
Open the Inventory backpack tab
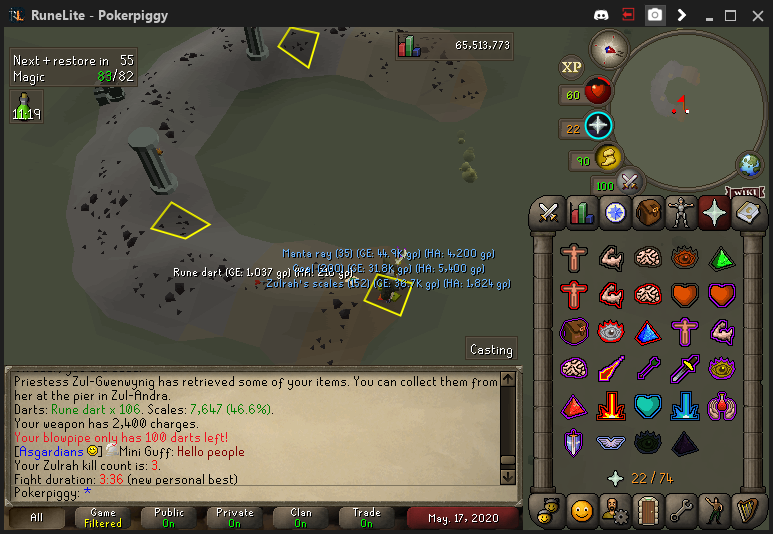pyautogui.click(x=649, y=212)
